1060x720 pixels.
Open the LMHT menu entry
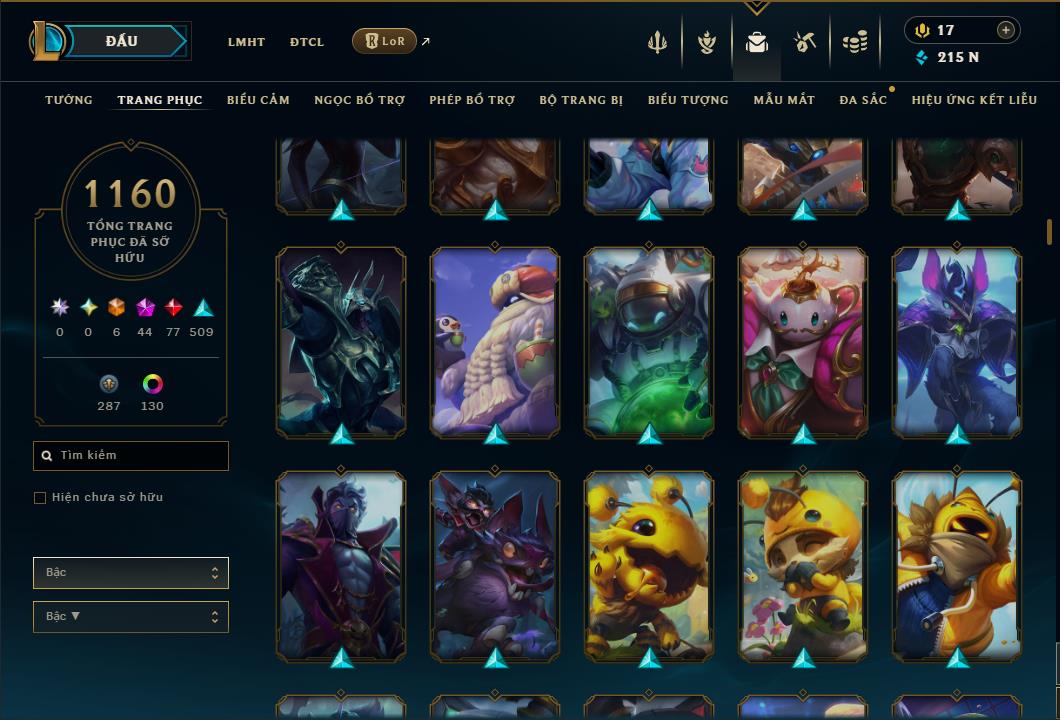[246, 42]
